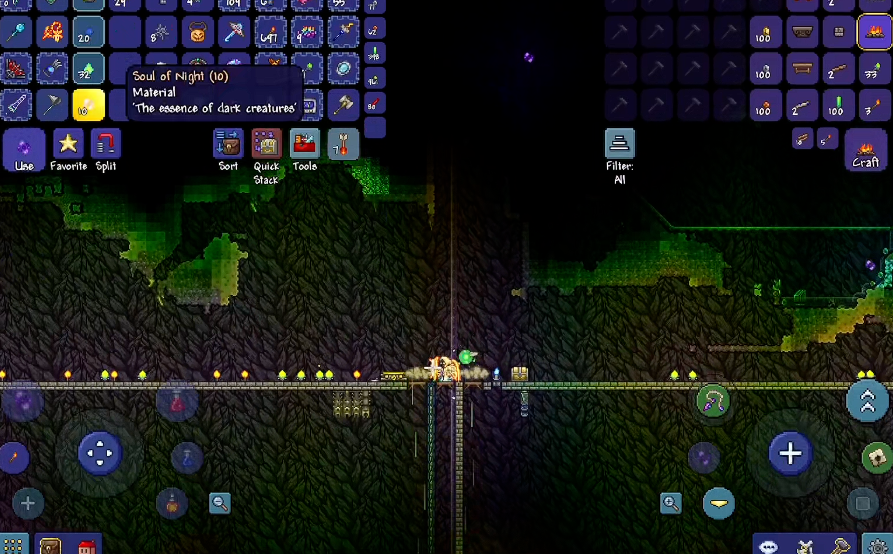The image size is (893, 554).
Task: Activate the grappling hook button
Action: 712,402
